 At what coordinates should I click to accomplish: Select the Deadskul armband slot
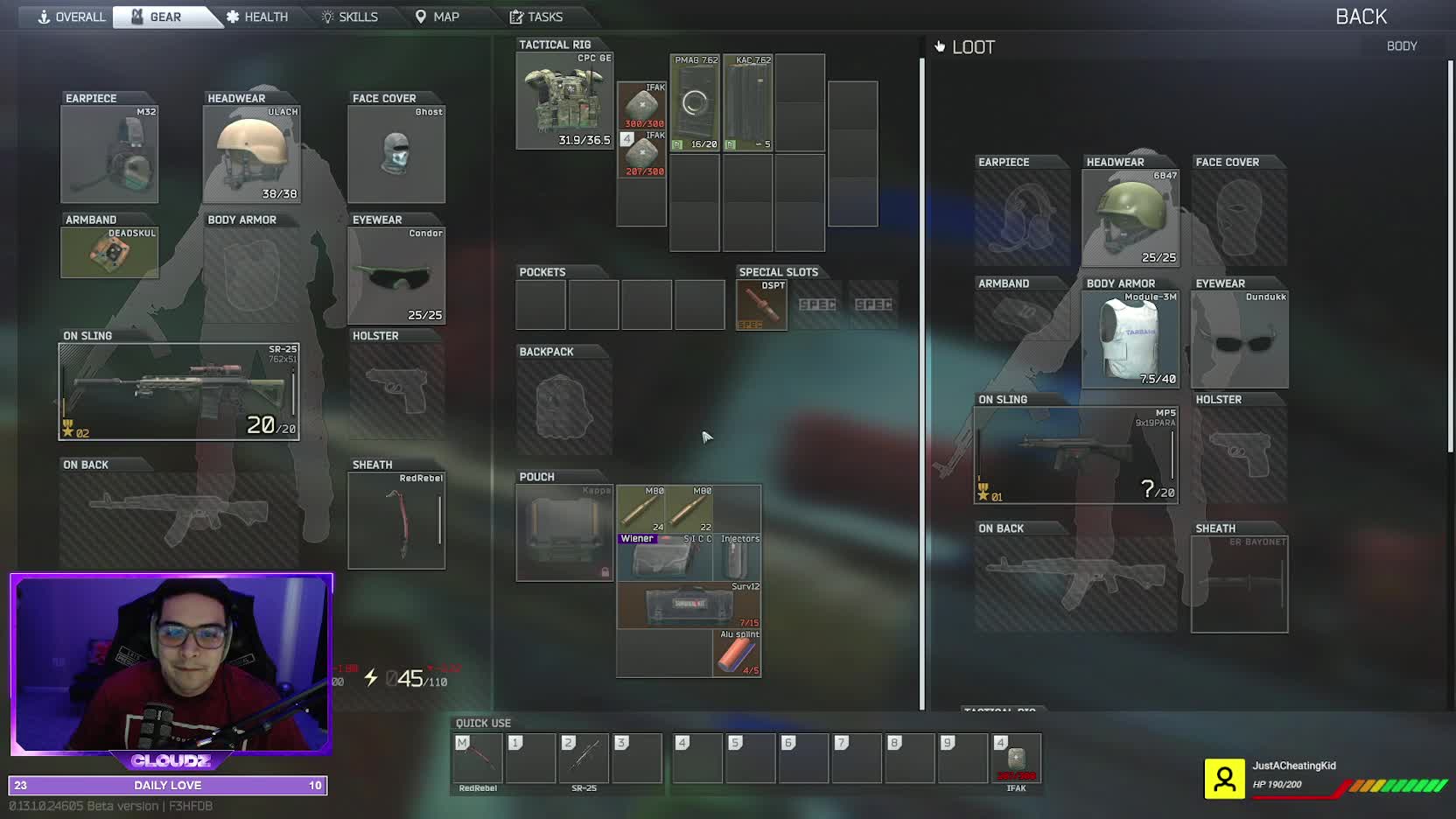click(x=109, y=253)
